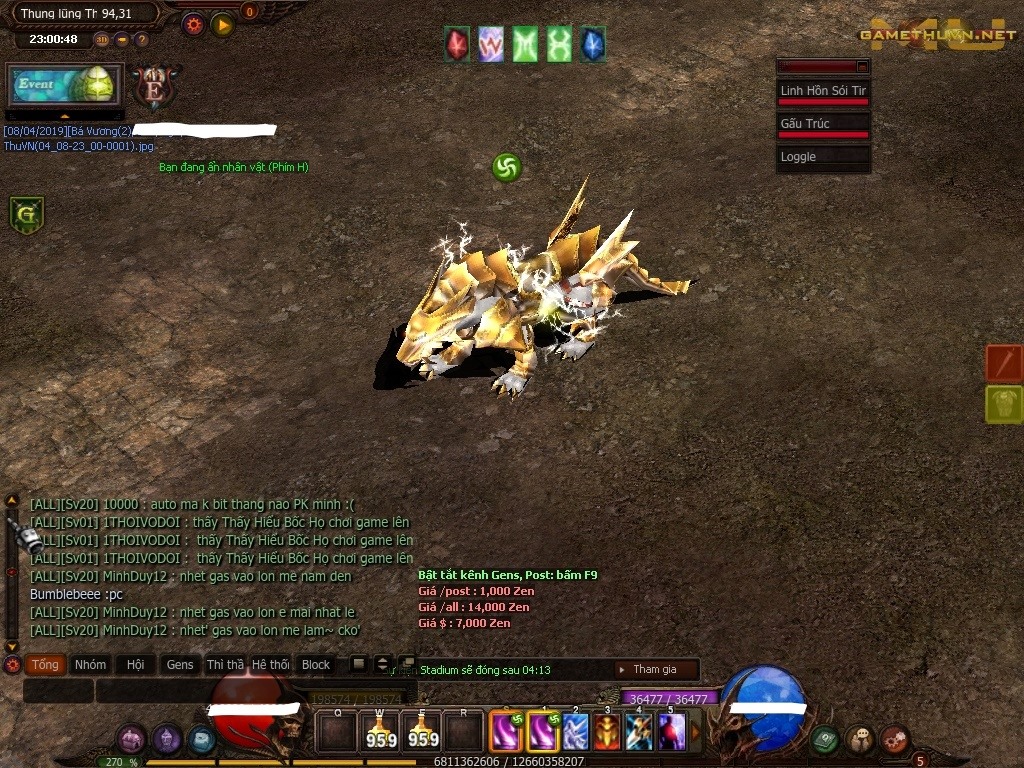Click the winged E emblem icon
The height and width of the screenshot is (768, 1024).
155,86
